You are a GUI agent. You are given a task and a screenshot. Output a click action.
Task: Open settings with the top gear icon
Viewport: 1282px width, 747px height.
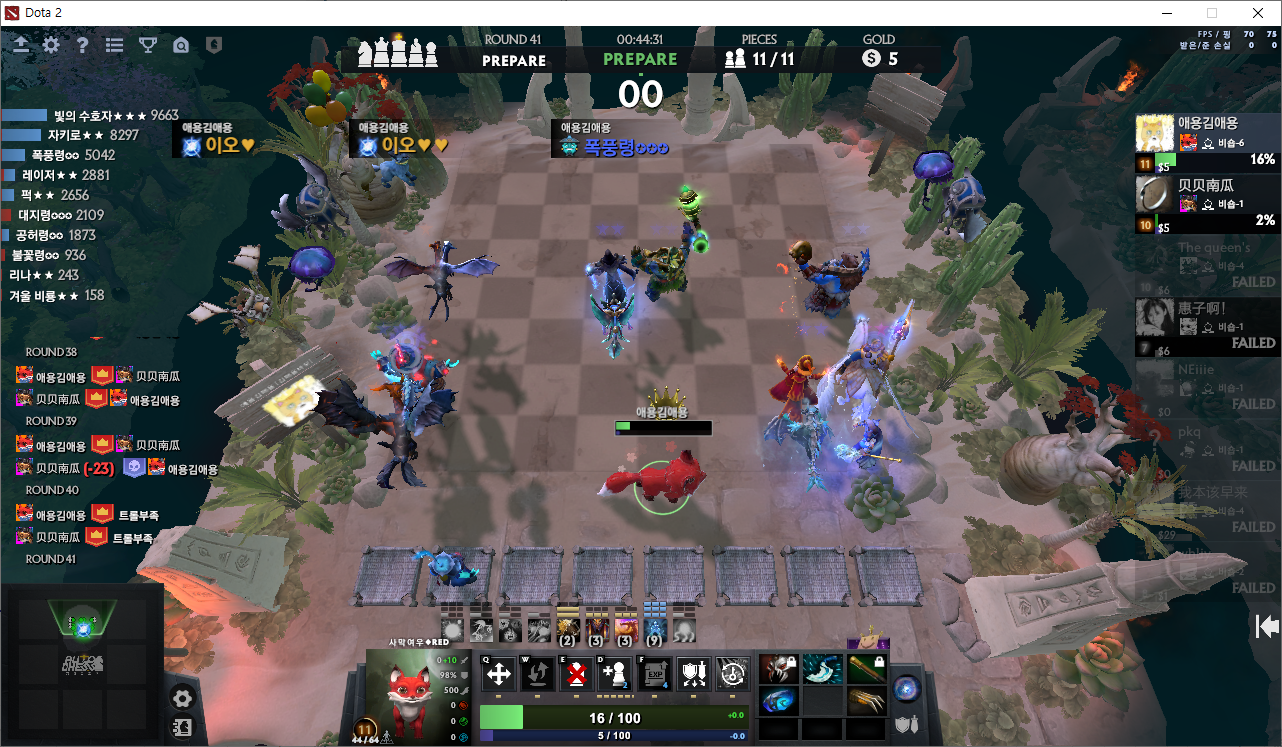point(51,45)
